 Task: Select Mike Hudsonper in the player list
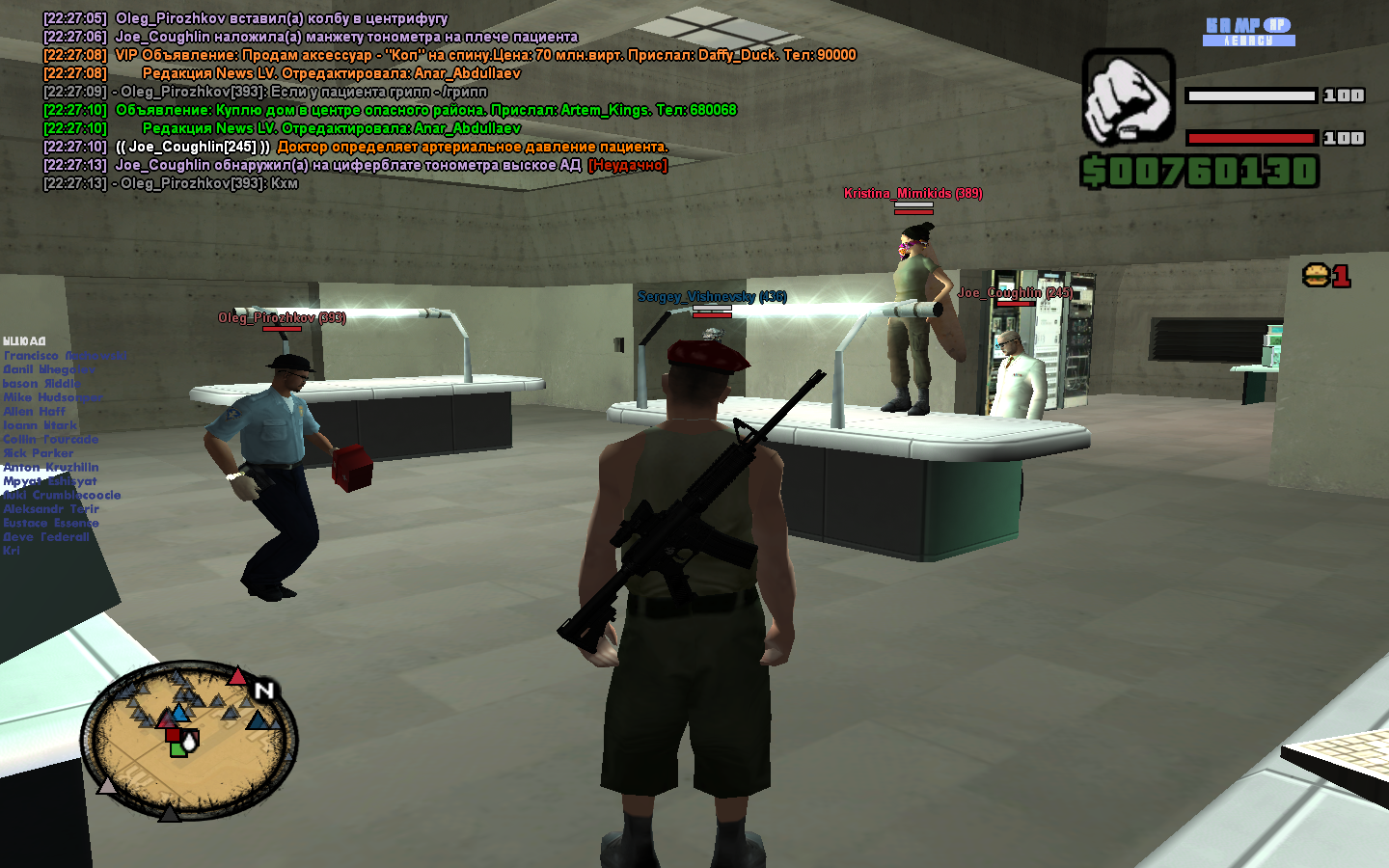pyautogui.click(x=53, y=397)
